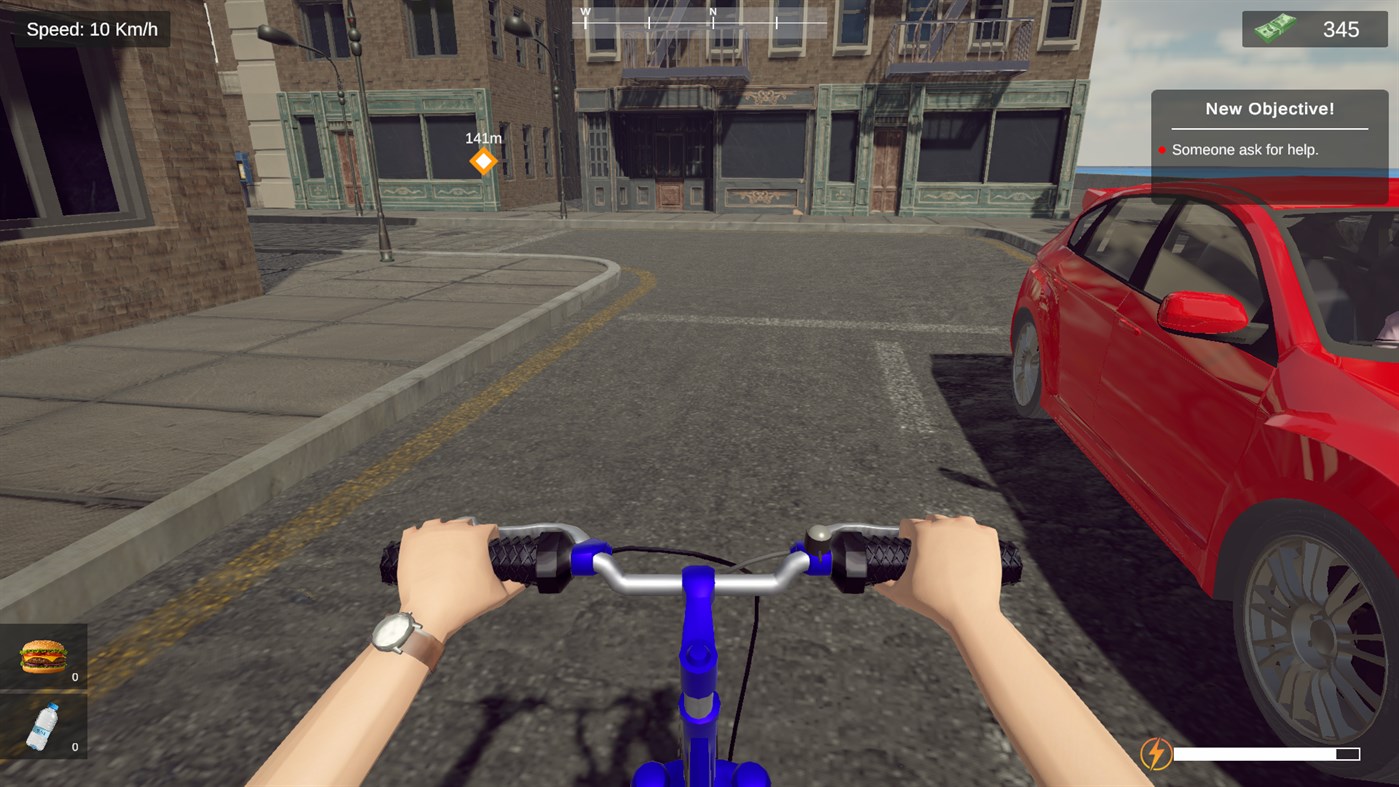Click the N marker on the compass
Screen dimensions: 1399x787
click(x=712, y=13)
